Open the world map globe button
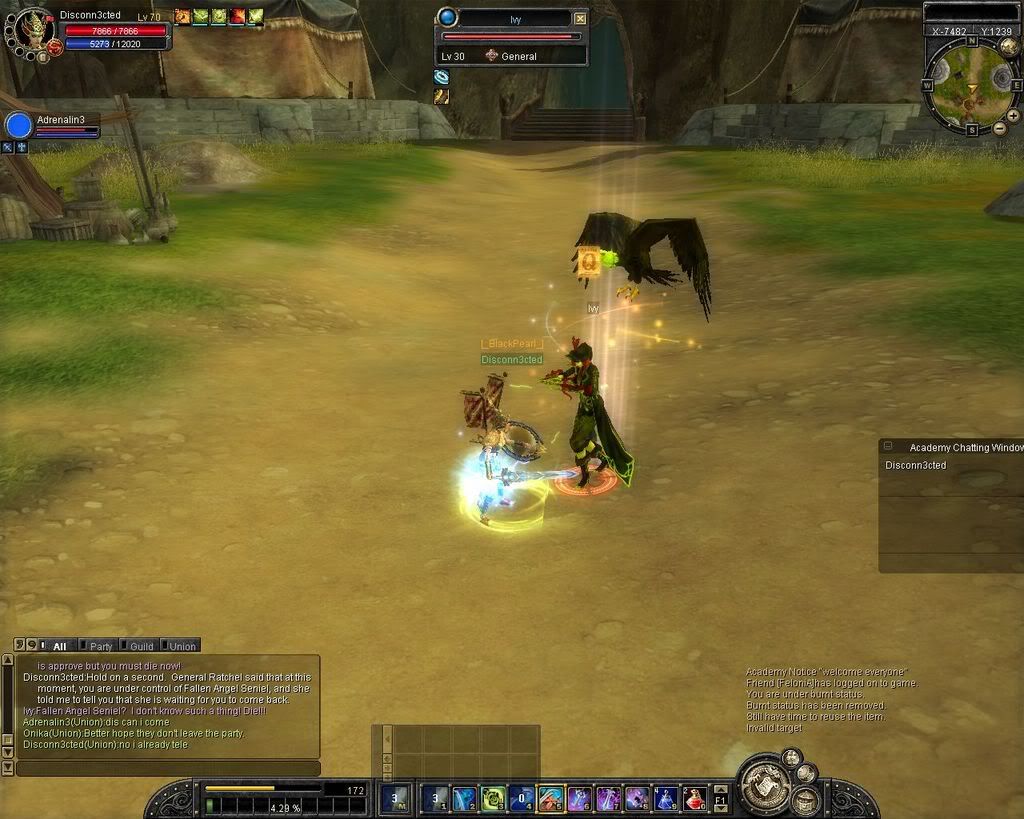This screenshot has height=819, width=1024. (1010, 45)
